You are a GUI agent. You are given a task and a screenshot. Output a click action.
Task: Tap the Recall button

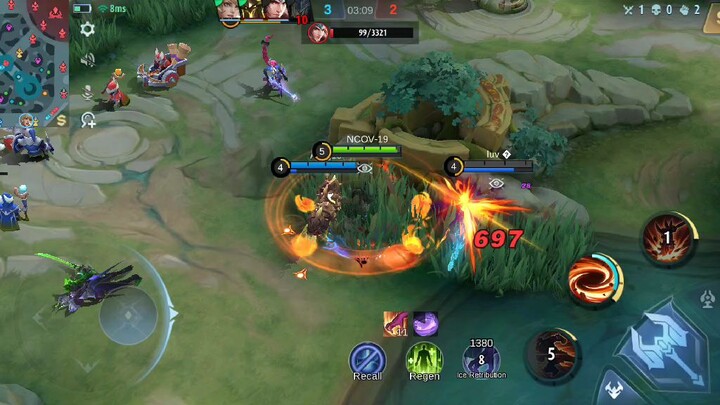click(x=367, y=360)
